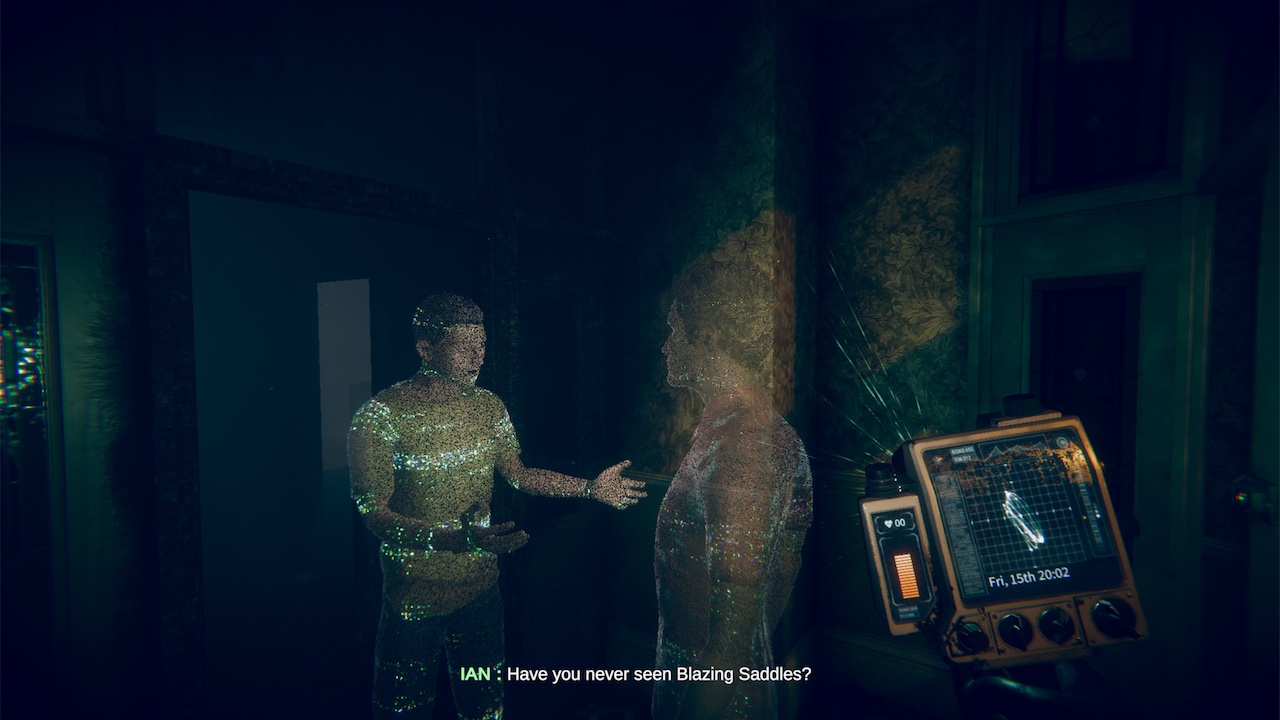This screenshot has width=1280, height=720.
Task: Adjust the orange signal strength meter
Action: pos(905,575)
